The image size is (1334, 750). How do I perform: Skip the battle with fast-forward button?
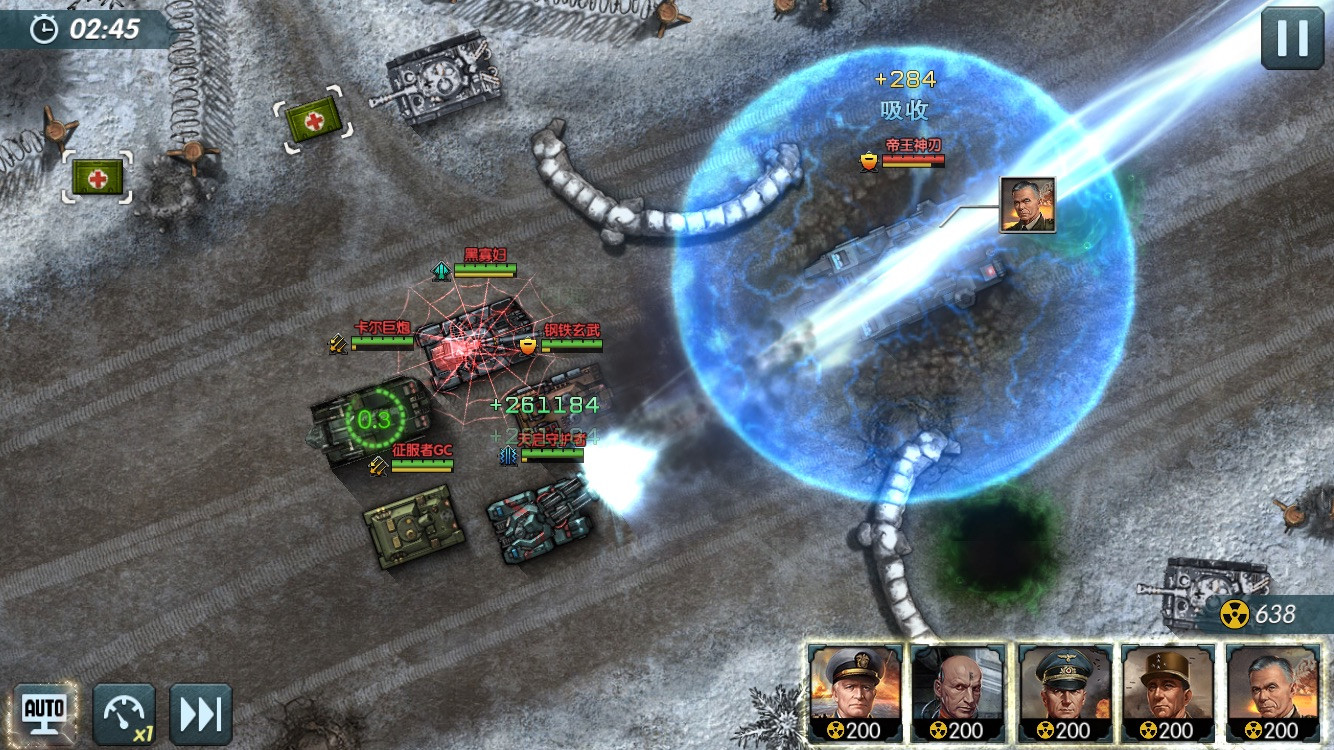click(x=200, y=714)
